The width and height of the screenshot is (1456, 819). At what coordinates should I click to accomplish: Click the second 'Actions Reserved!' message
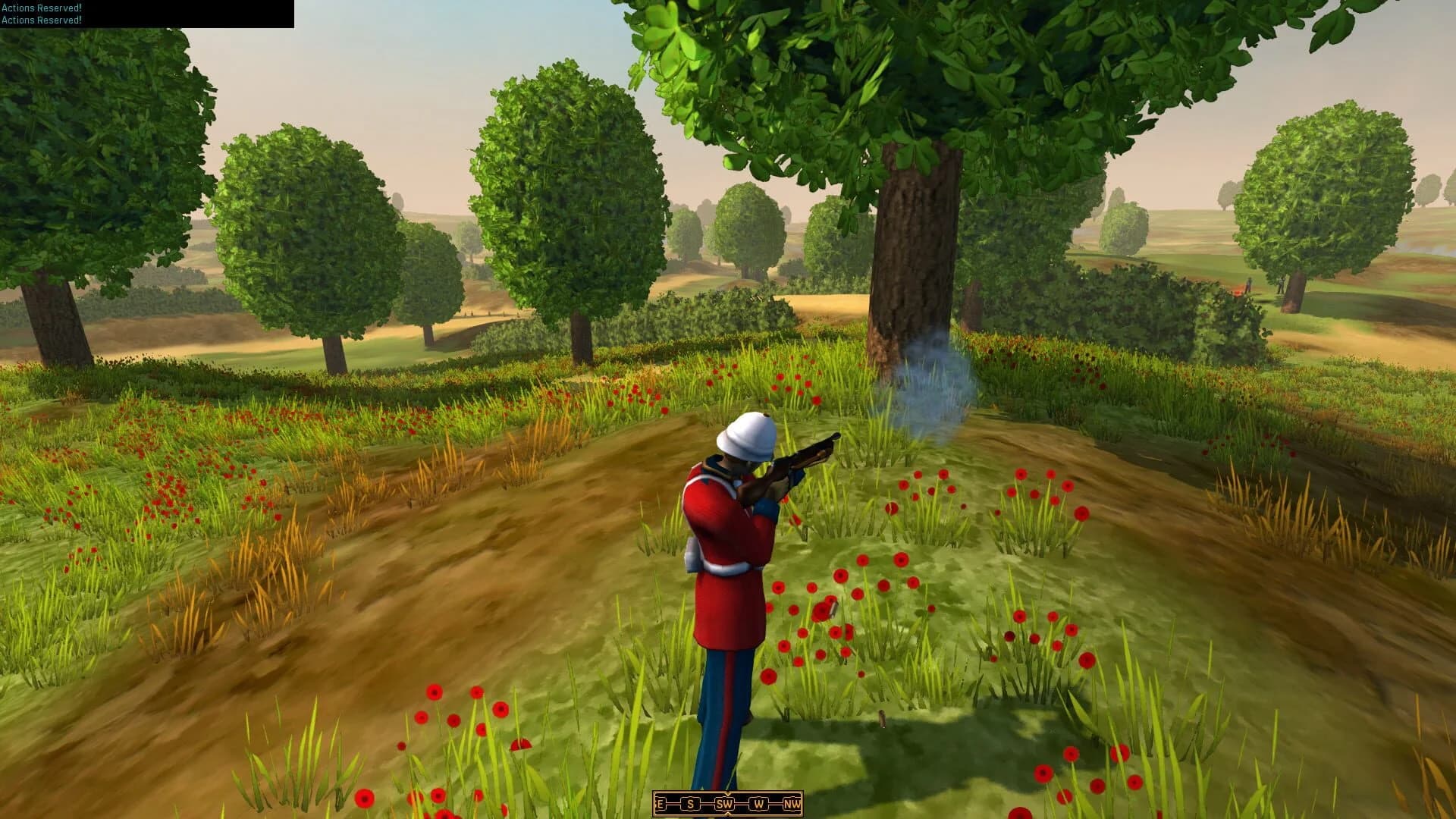point(41,21)
